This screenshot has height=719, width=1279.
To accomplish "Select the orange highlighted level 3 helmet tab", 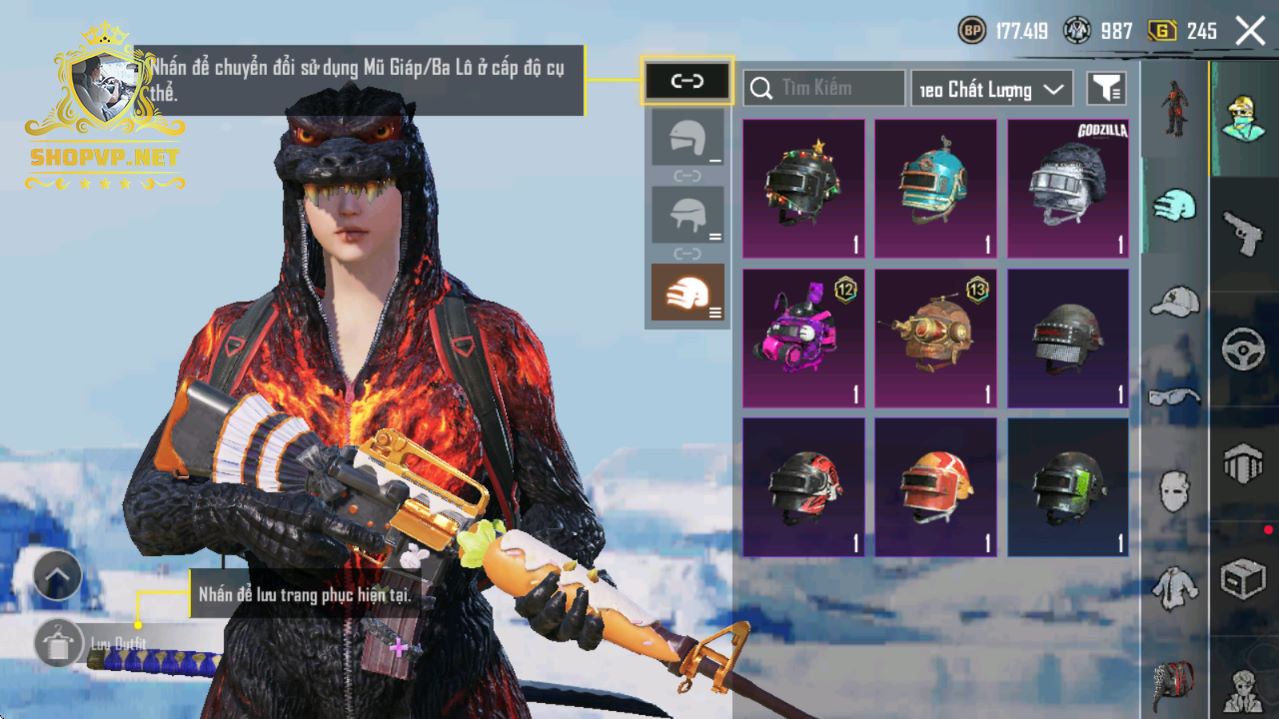I will (687, 293).
